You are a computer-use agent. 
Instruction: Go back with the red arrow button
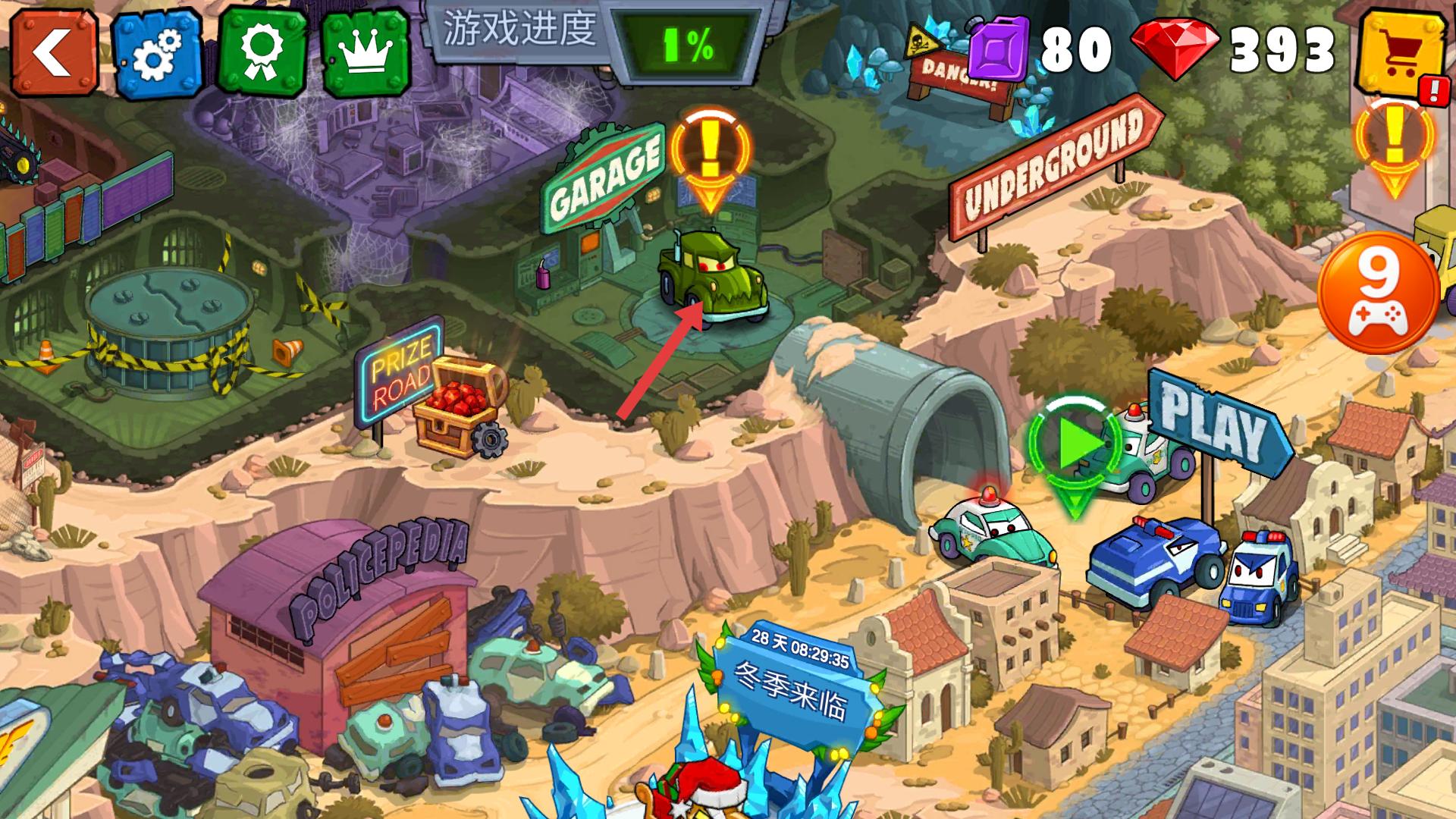tap(53, 52)
